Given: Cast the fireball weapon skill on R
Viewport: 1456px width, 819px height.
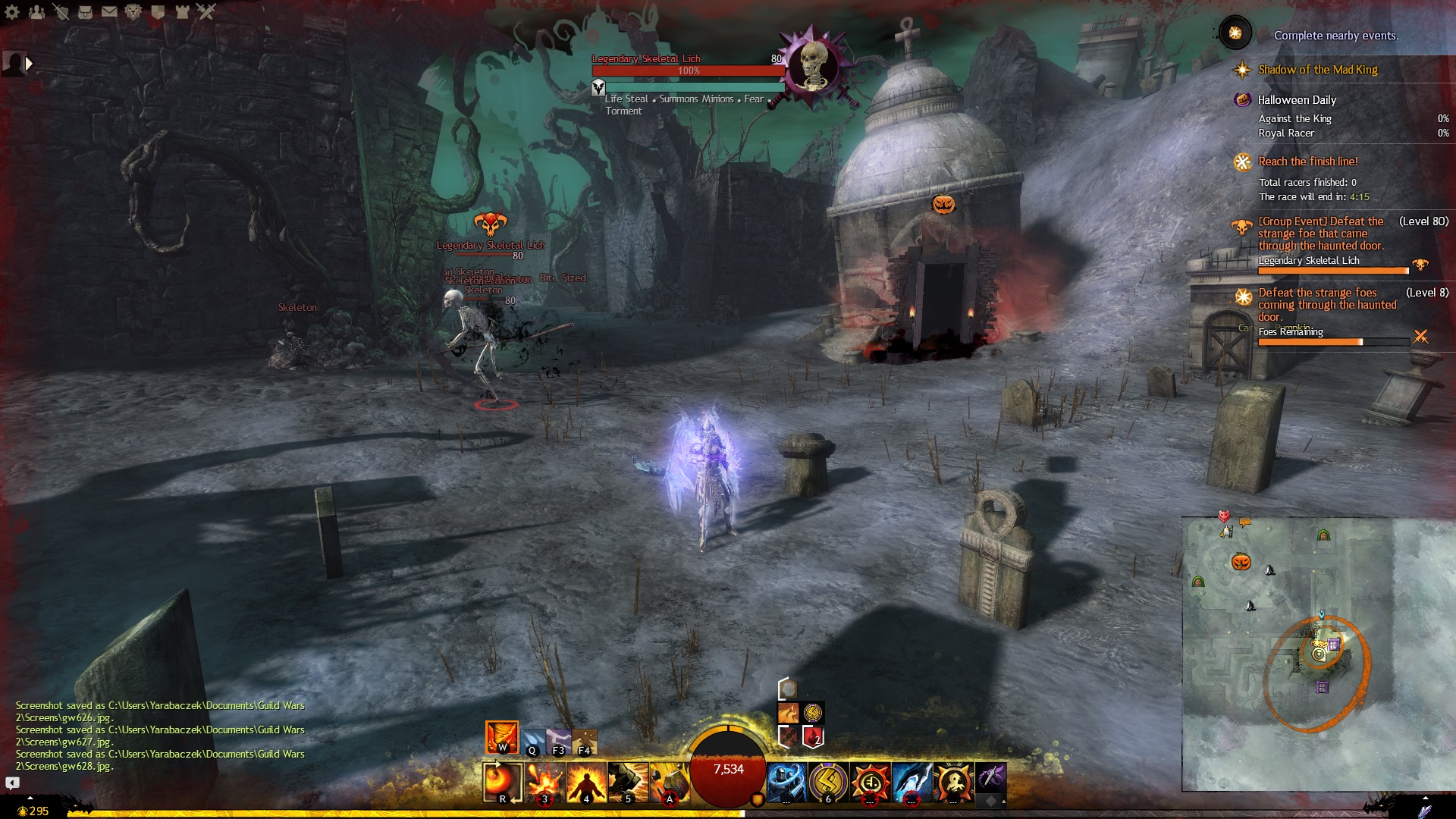Looking at the screenshot, I should click(502, 782).
